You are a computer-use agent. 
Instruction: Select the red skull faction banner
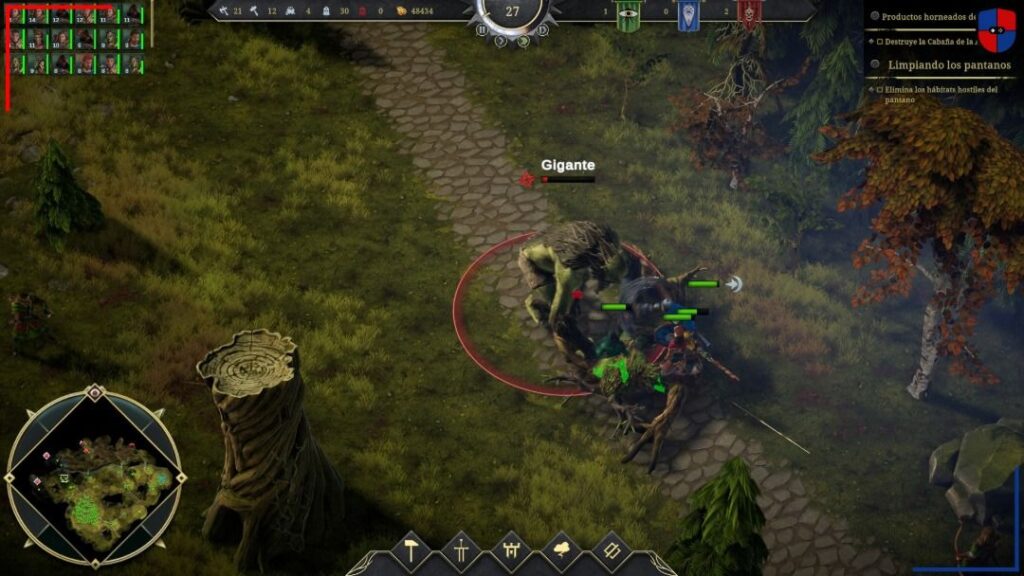(x=748, y=14)
